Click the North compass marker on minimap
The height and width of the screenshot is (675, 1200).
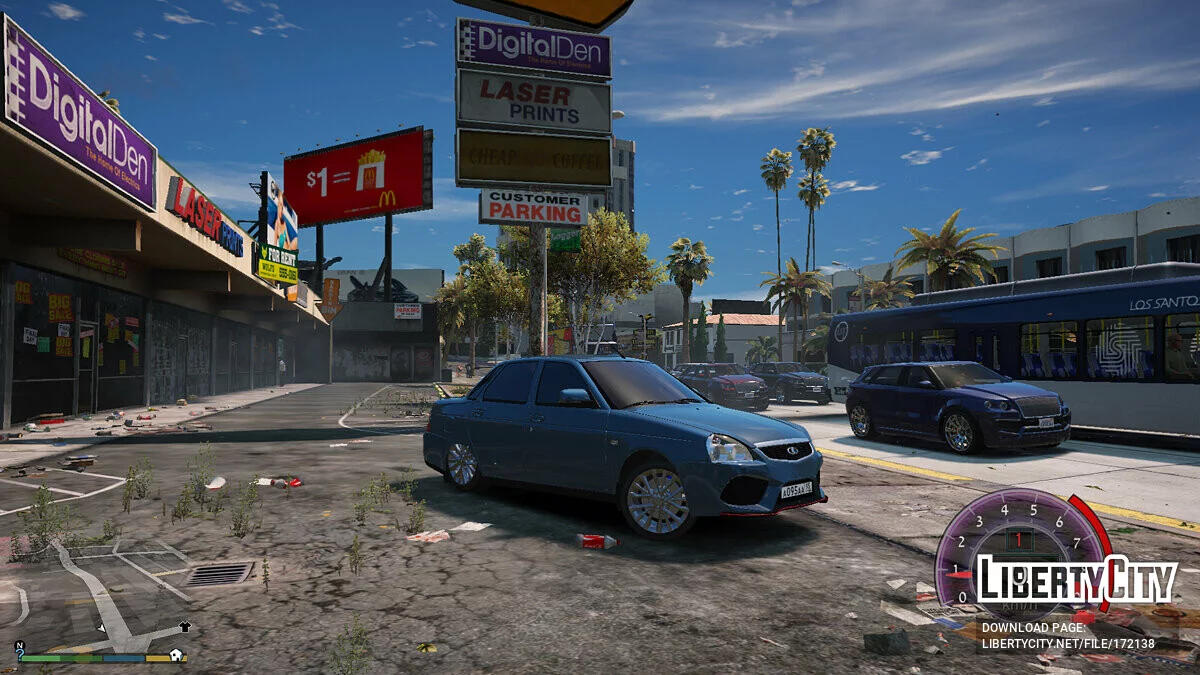[20, 645]
